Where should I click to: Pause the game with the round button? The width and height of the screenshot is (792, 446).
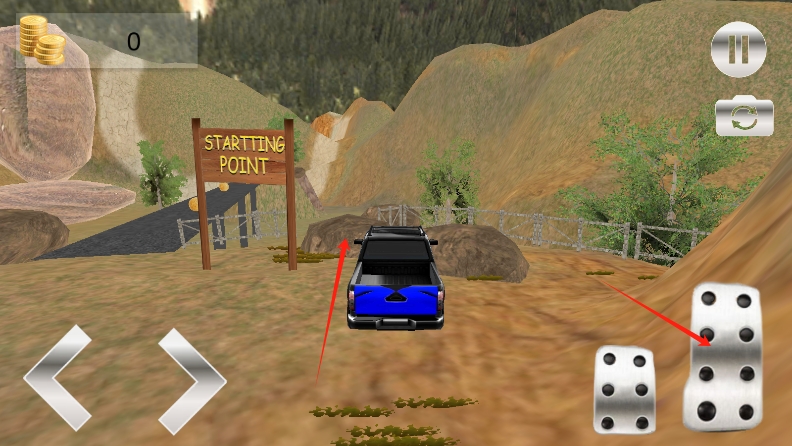point(738,49)
